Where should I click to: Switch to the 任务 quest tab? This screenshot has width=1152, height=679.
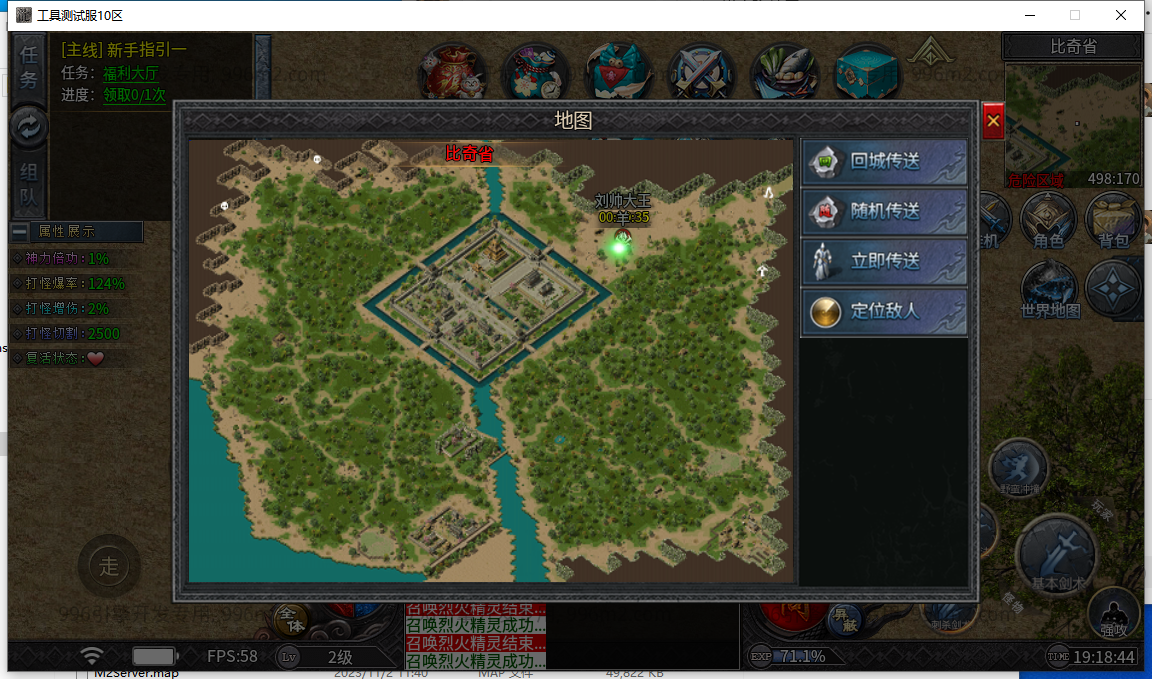(x=29, y=65)
